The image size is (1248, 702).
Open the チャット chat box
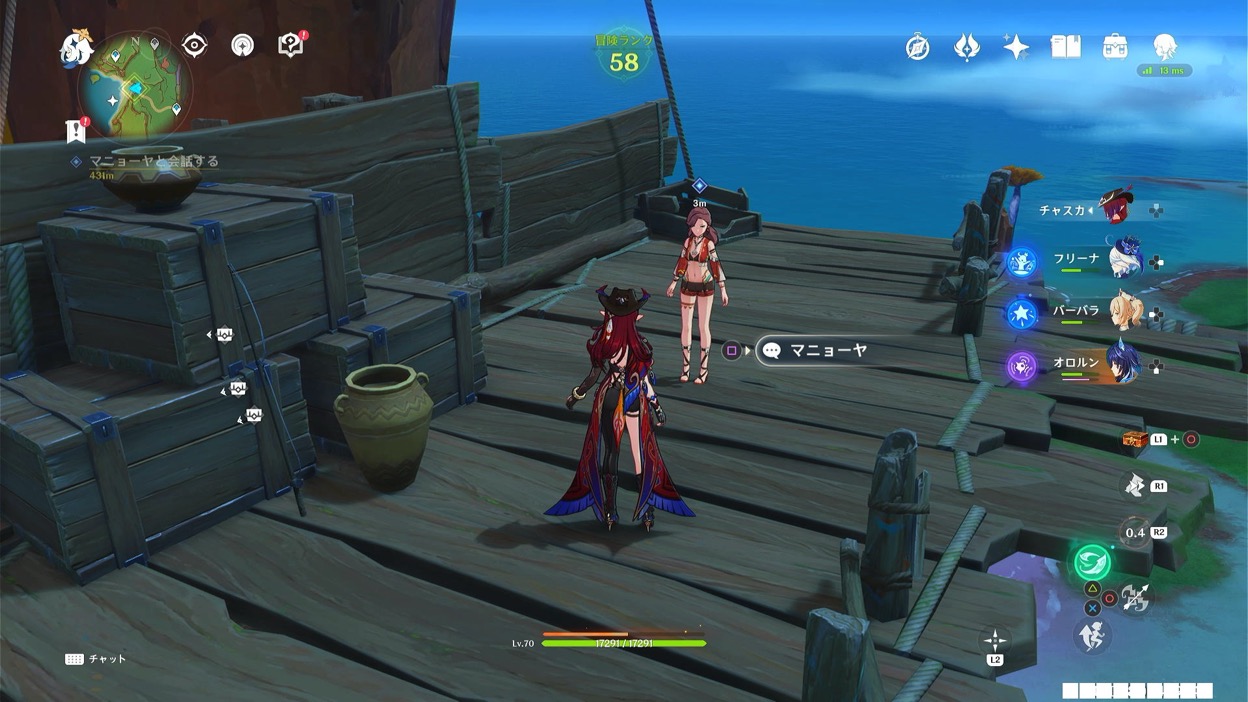click(96, 659)
